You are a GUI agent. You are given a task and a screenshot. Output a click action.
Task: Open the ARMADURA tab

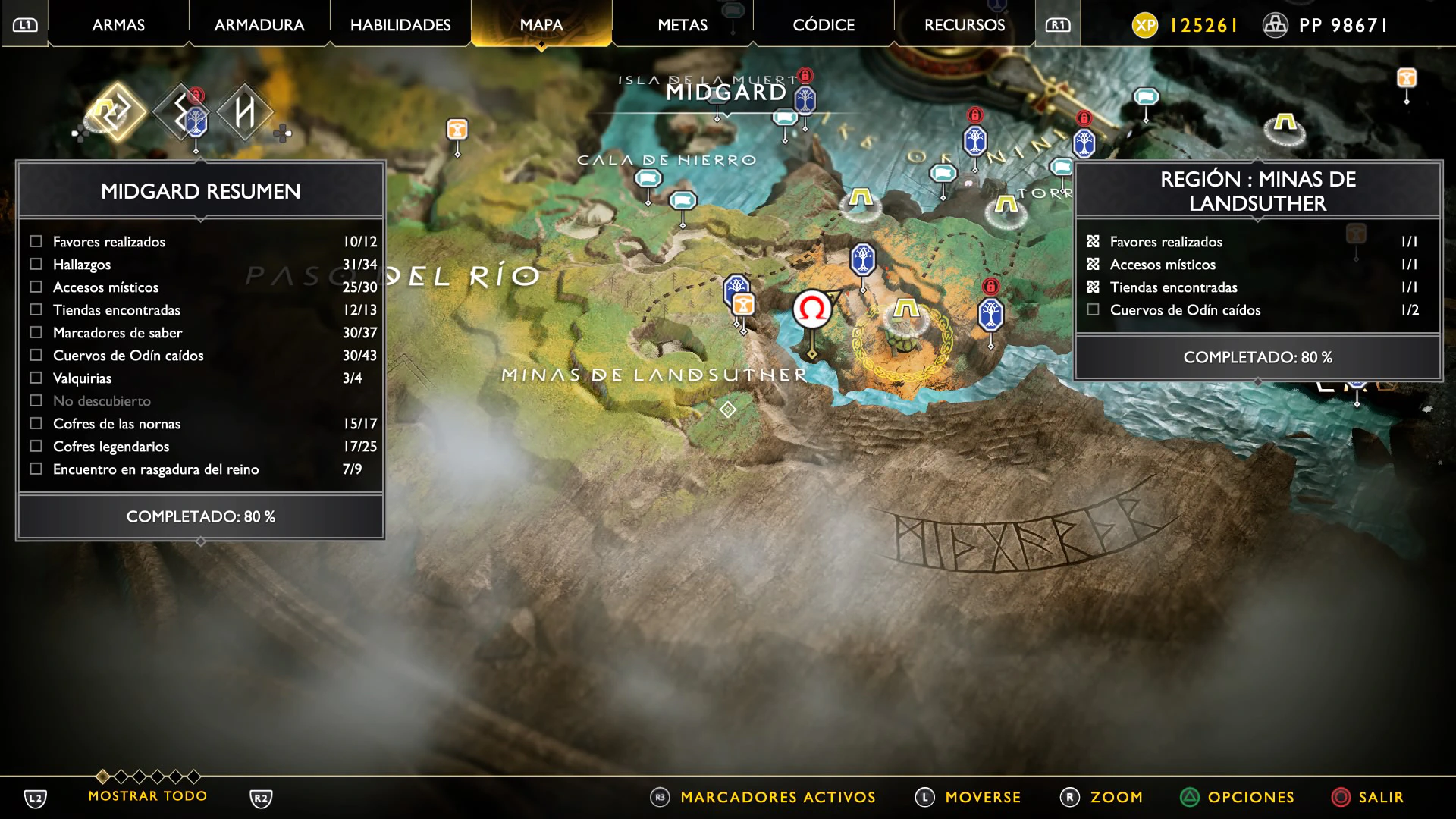(259, 25)
